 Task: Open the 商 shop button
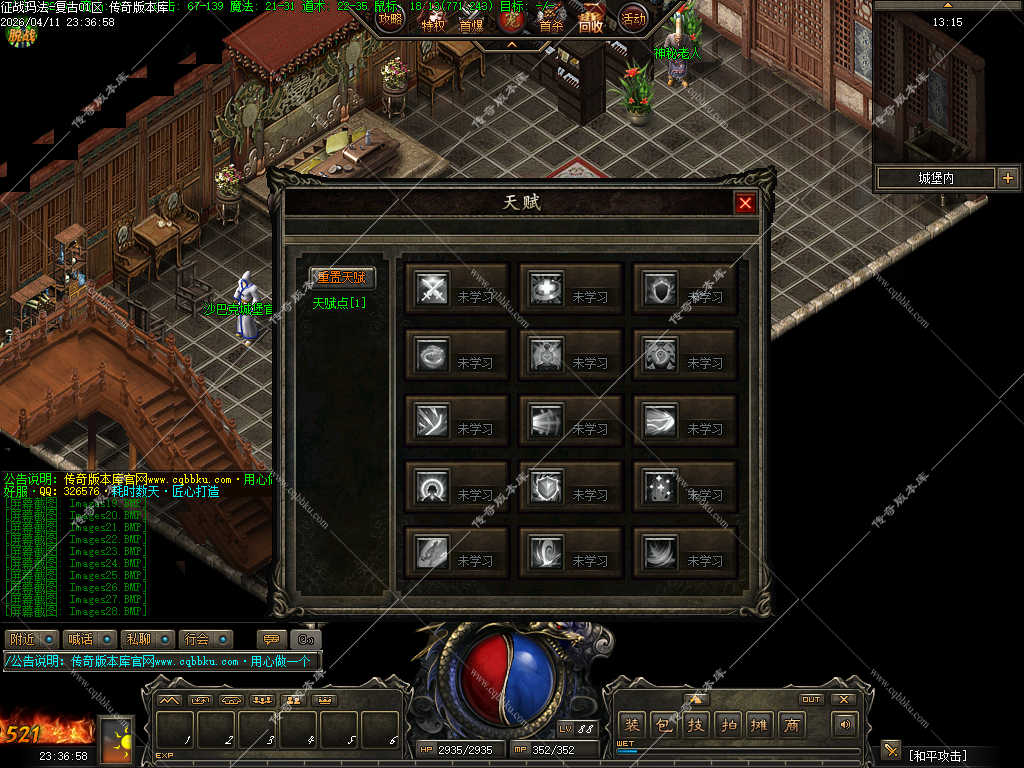click(x=792, y=724)
